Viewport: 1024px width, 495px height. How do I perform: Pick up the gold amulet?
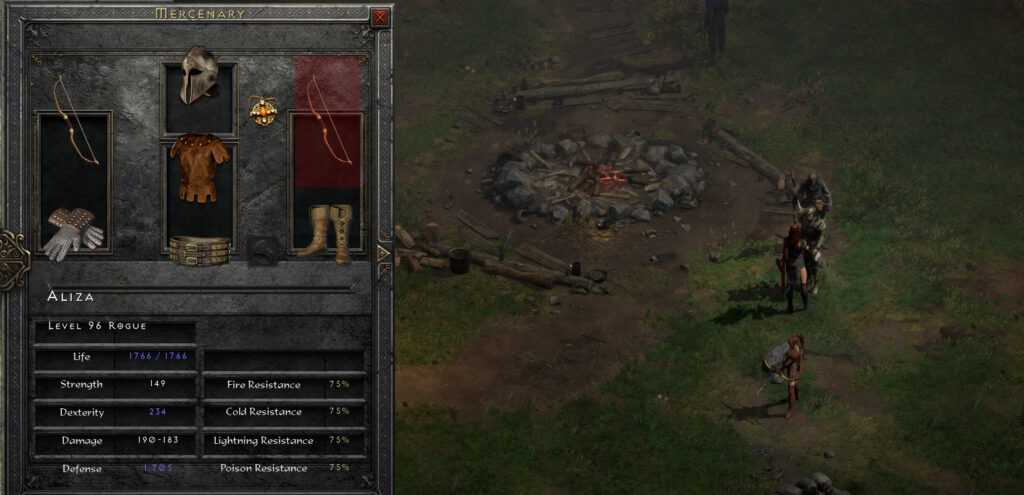click(263, 110)
